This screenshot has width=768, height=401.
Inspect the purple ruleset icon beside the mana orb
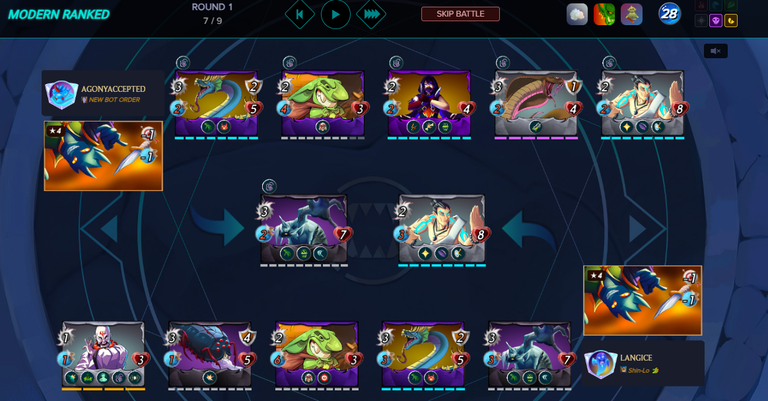[x=631, y=14]
